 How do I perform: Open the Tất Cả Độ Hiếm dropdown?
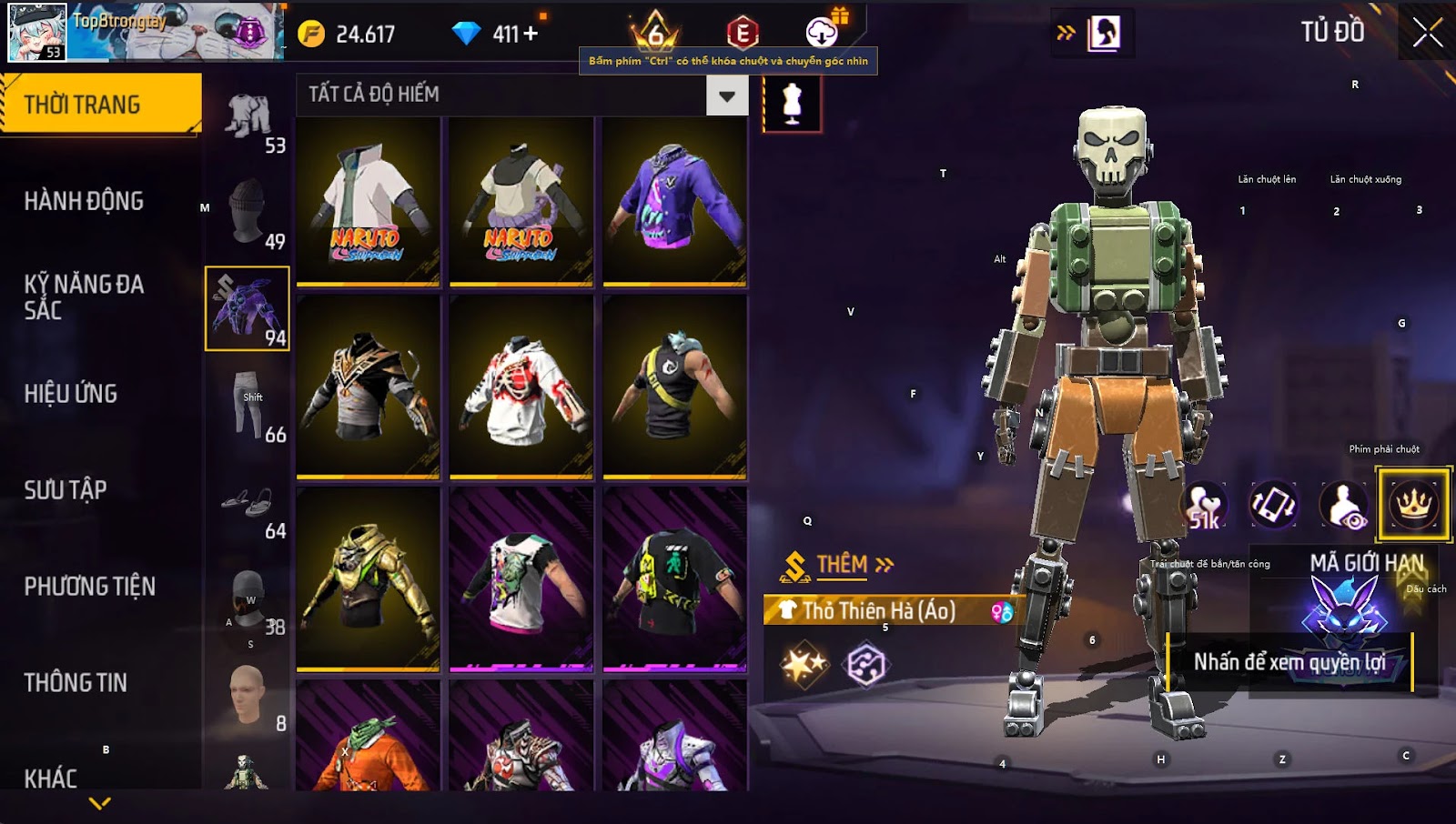click(727, 95)
